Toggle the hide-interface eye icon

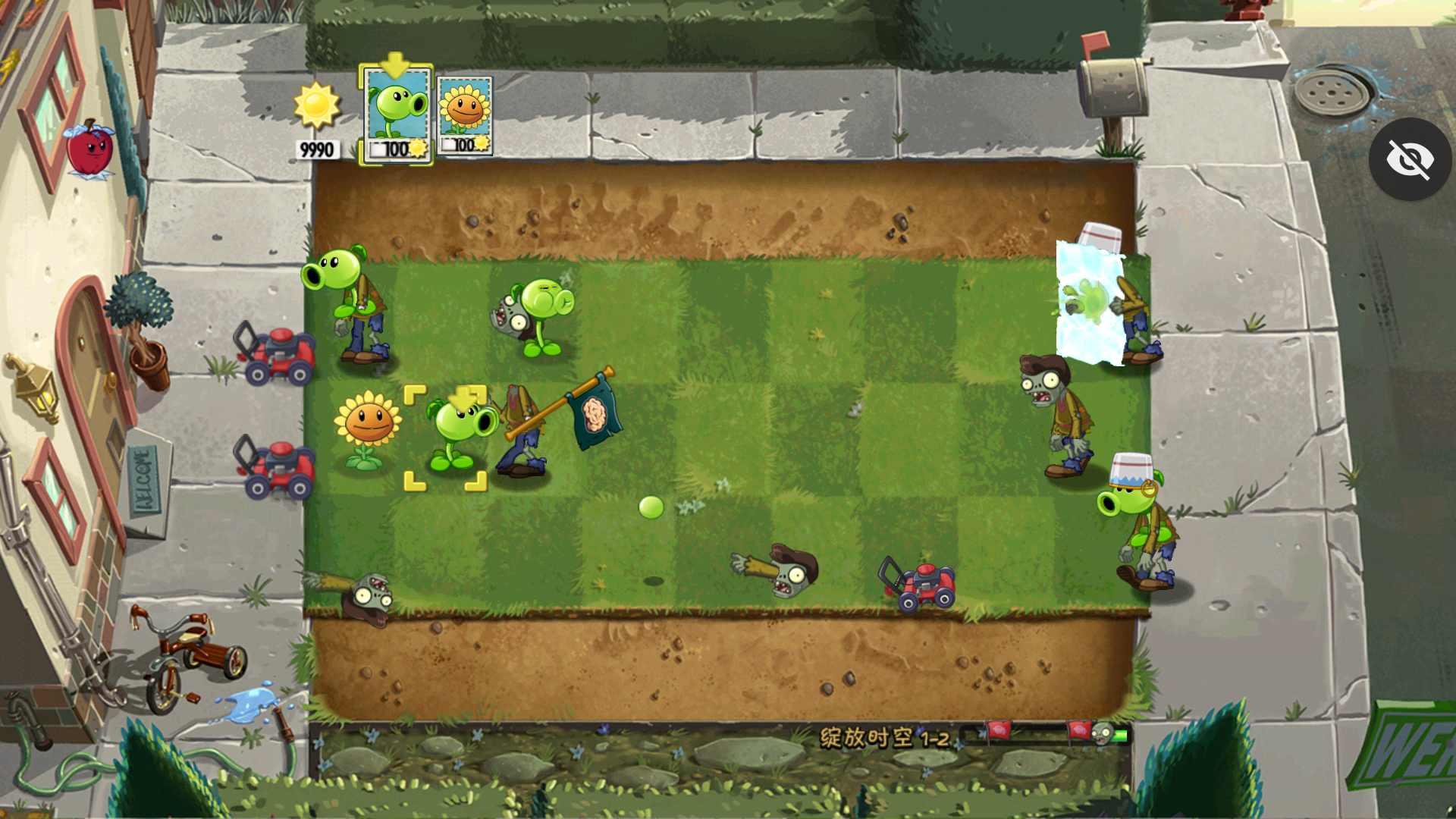(1409, 158)
